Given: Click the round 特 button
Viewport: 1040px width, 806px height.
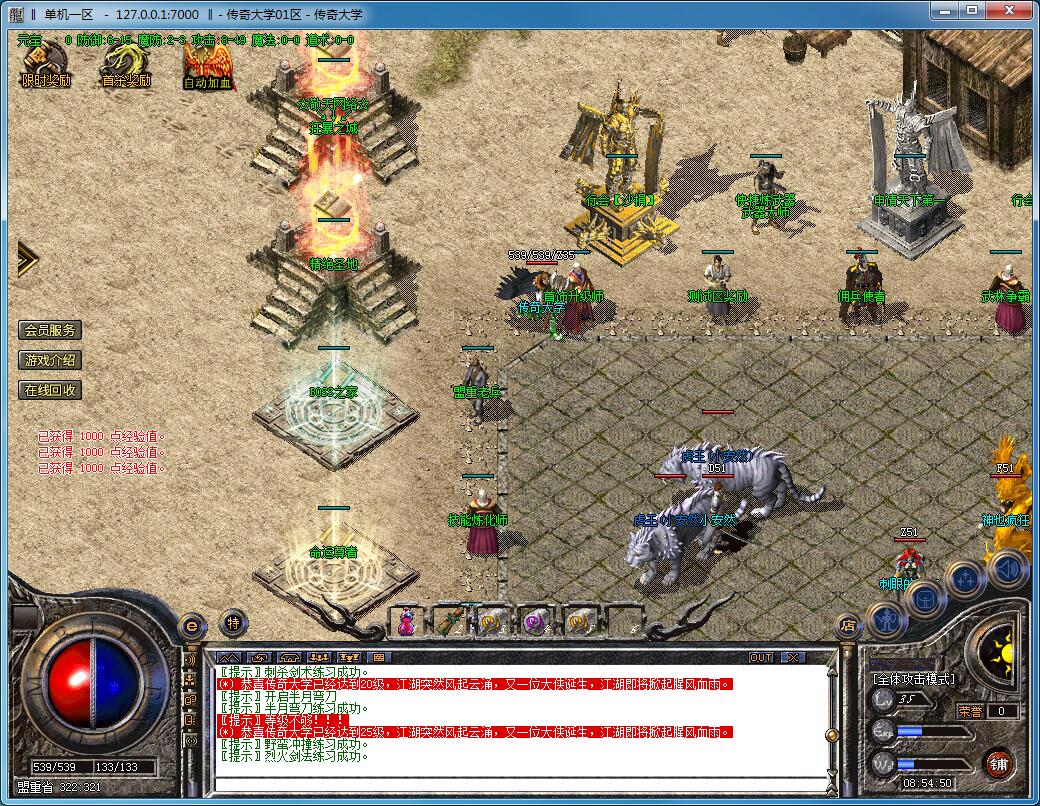Looking at the screenshot, I should [233, 623].
